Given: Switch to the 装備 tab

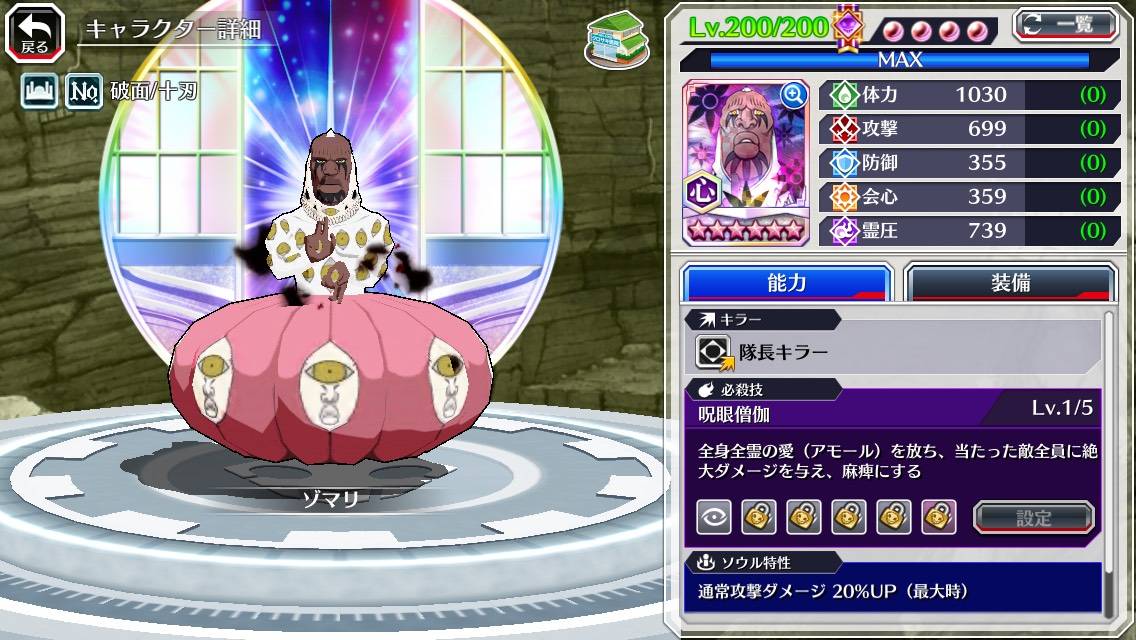Looking at the screenshot, I should coord(1010,283).
